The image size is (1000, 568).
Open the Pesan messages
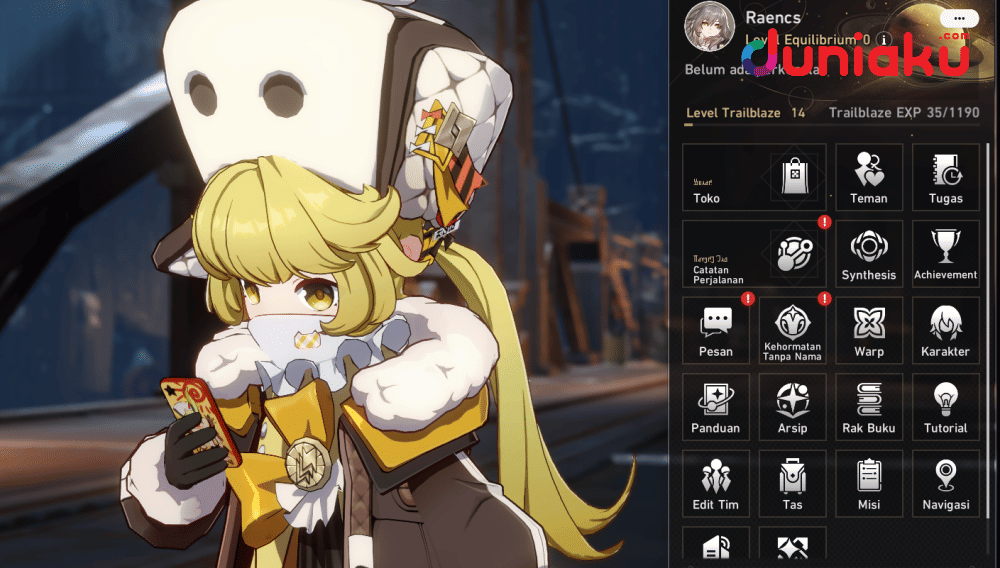tap(716, 331)
